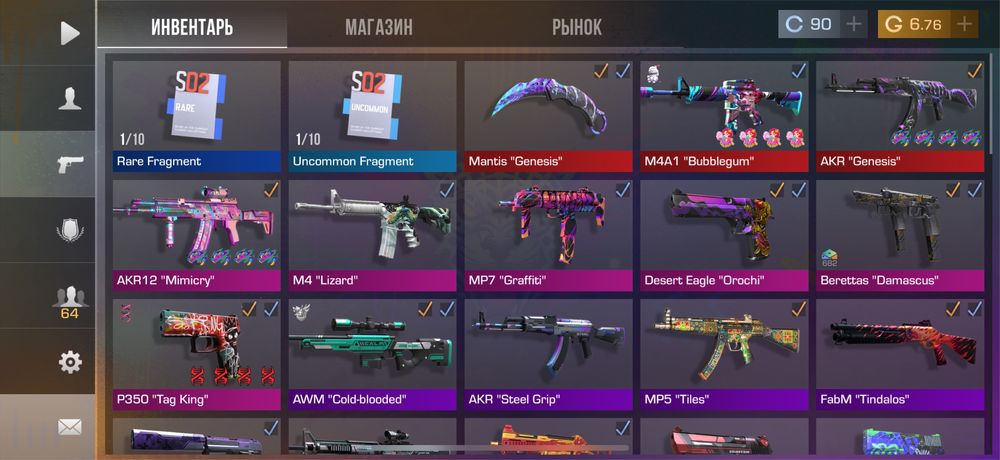The height and width of the screenshot is (460, 1000).
Task: Open the Рынок tab
Action: coord(577,27)
